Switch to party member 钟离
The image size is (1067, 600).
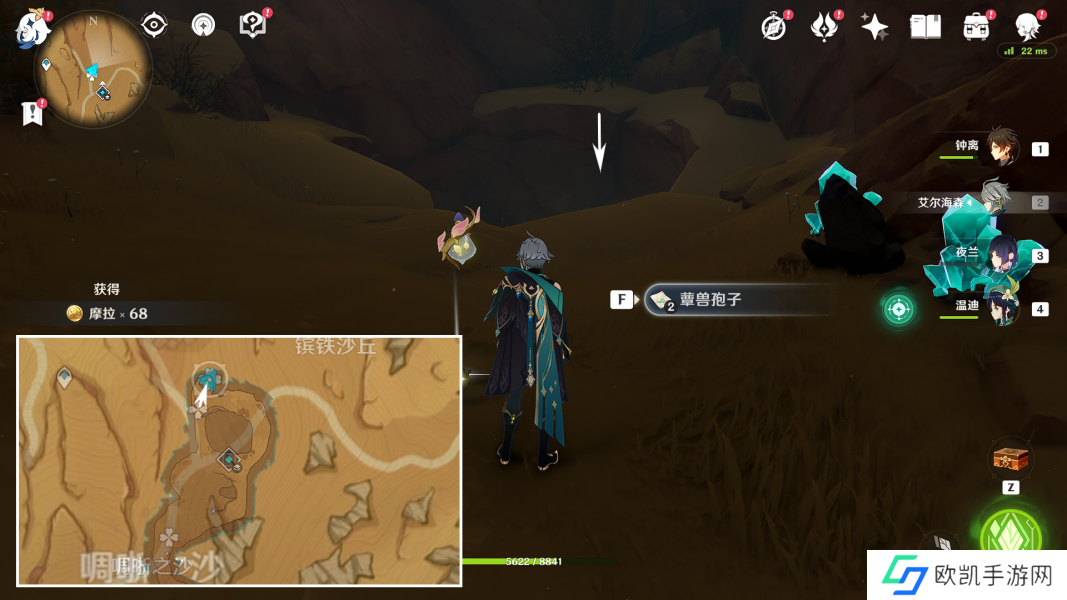[1001, 148]
